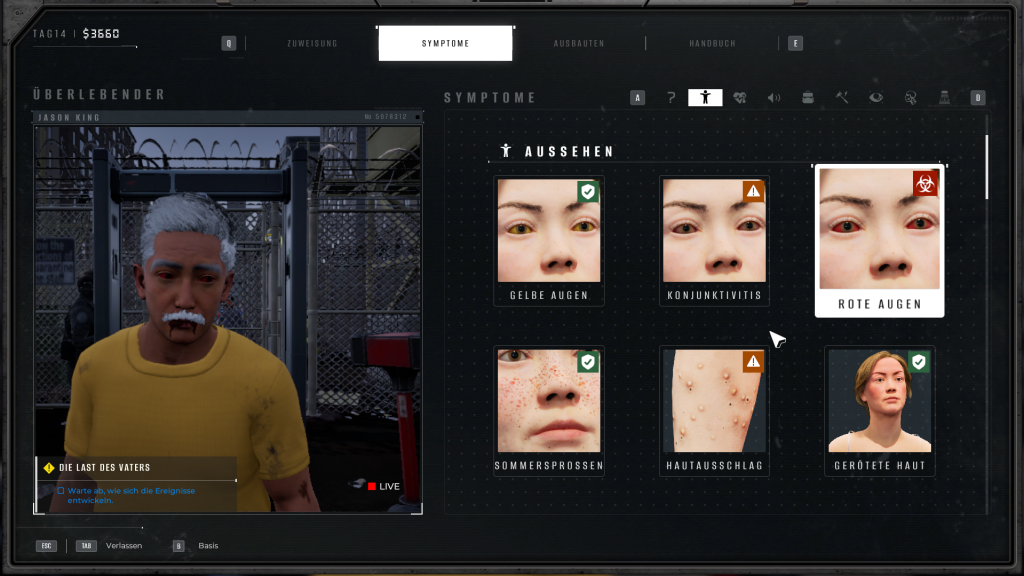The height and width of the screenshot is (576, 1024).
Task: Open the speaker sound symptom category
Action: point(774,98)
